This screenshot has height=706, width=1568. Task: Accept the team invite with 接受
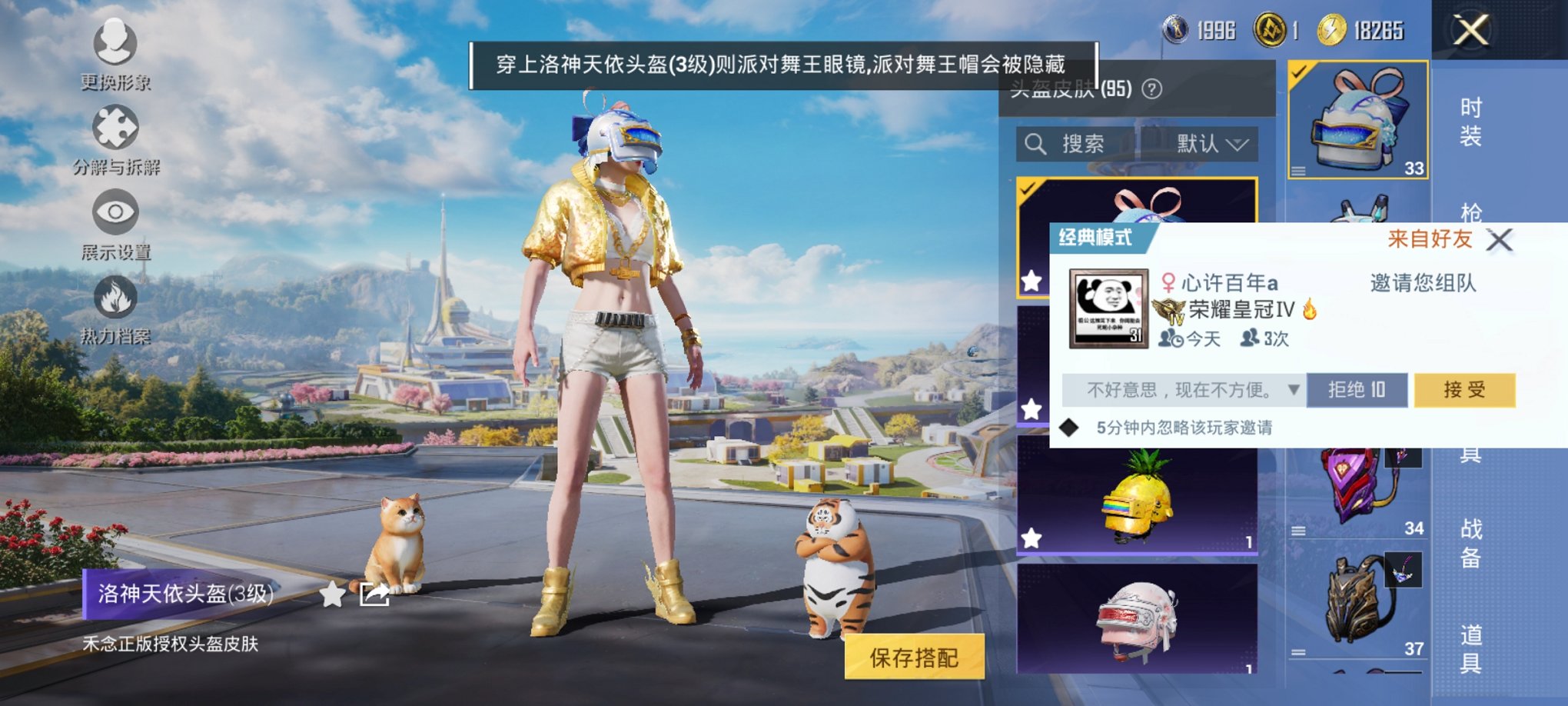tap(1464, 390)
